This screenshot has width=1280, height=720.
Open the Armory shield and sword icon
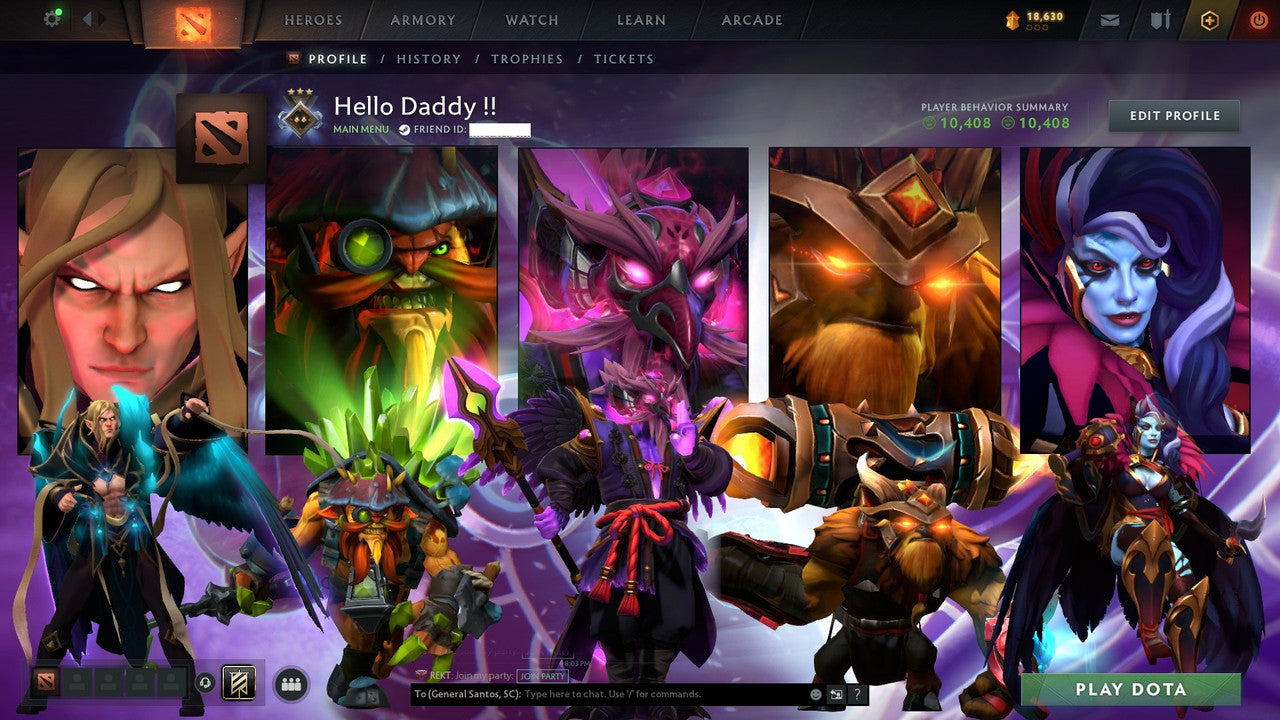pos(1161,19)
